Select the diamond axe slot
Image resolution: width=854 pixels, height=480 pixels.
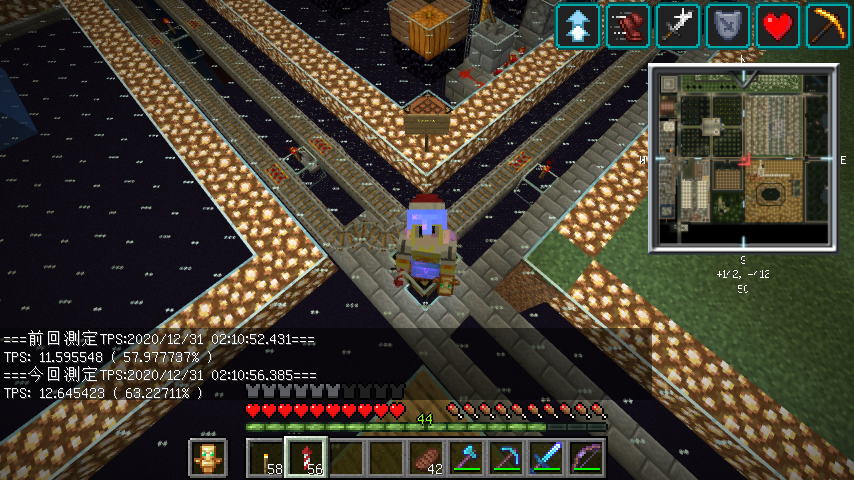click(x=466, y=458)
